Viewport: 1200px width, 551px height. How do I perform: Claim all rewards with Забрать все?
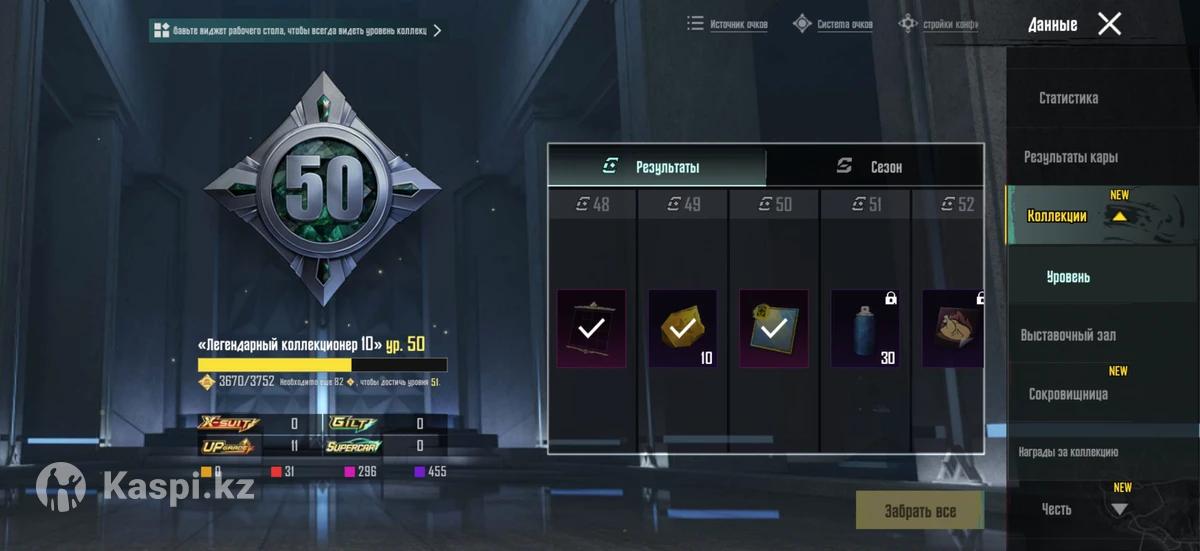(919, 511)
